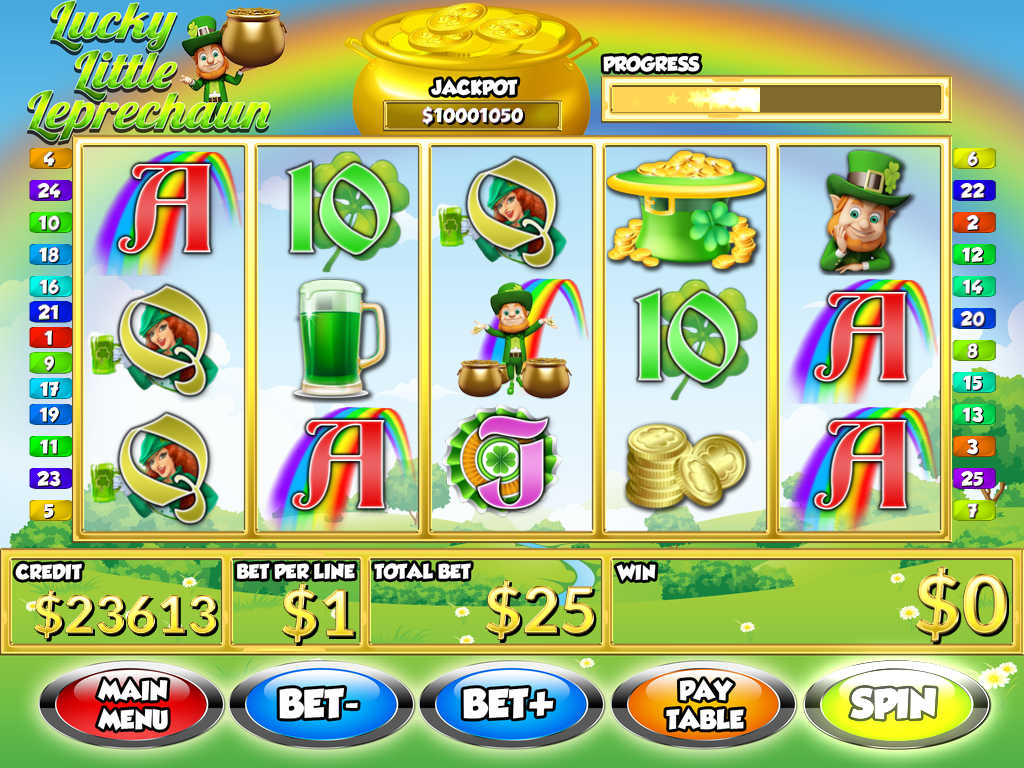
Task: Click payline marker number 4
Action: click(50, 158)
